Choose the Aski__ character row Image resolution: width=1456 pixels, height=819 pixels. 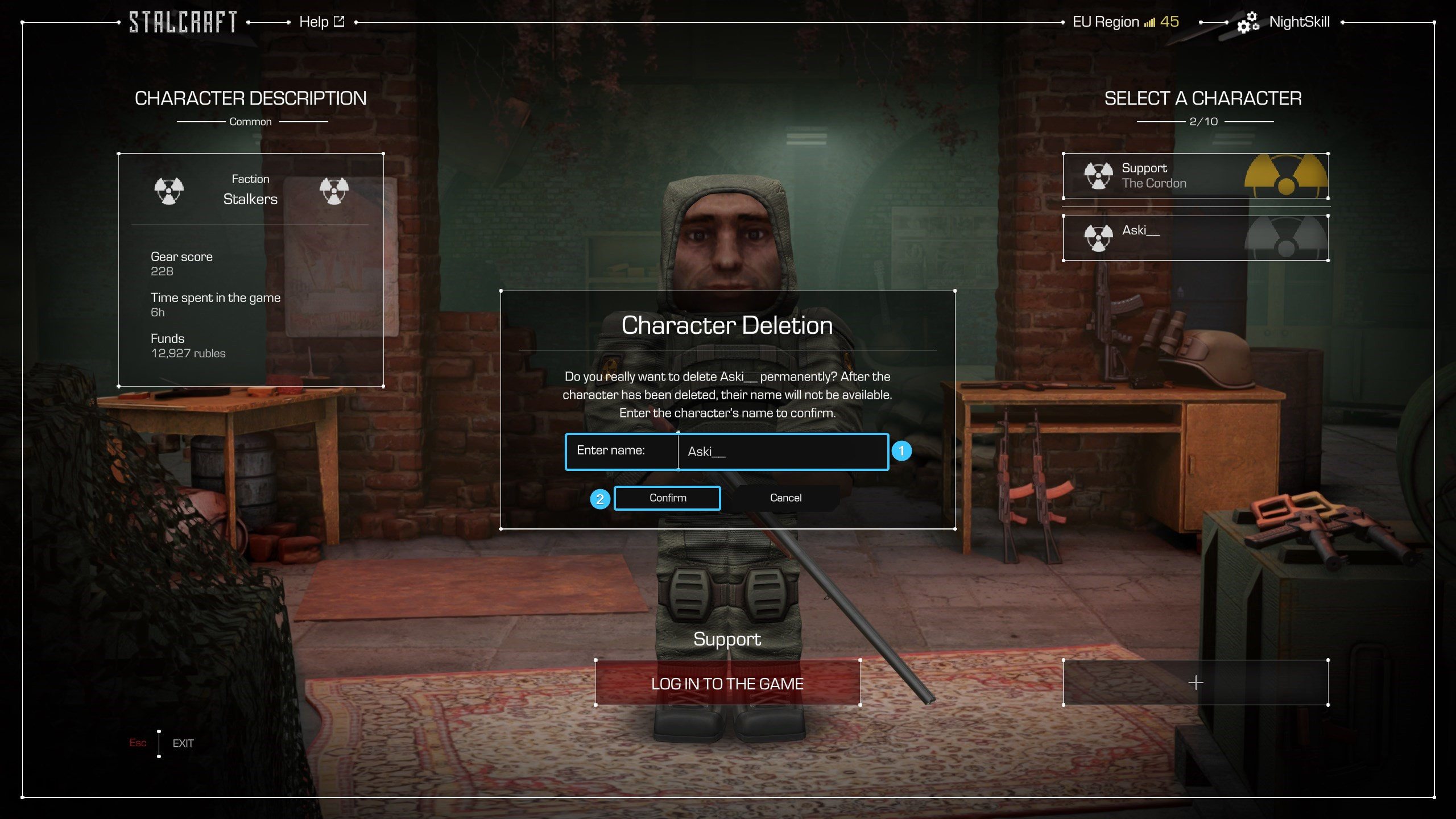[x=1195, y=238]
